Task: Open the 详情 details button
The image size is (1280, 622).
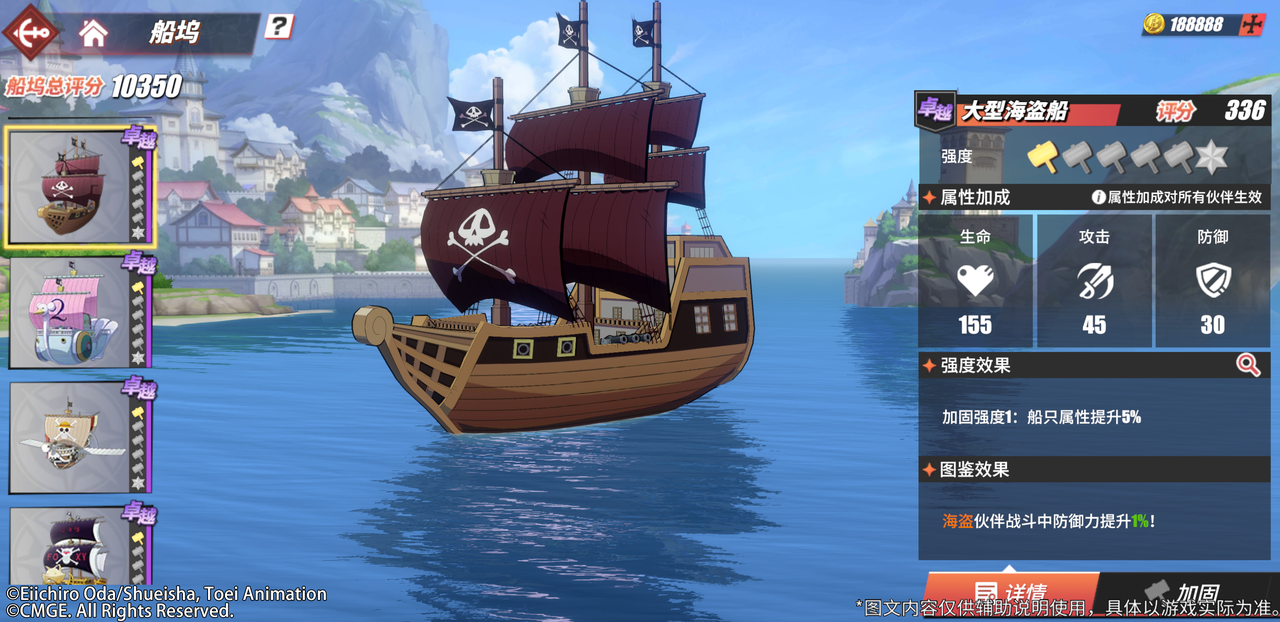Action: [x=1010, y=594]
